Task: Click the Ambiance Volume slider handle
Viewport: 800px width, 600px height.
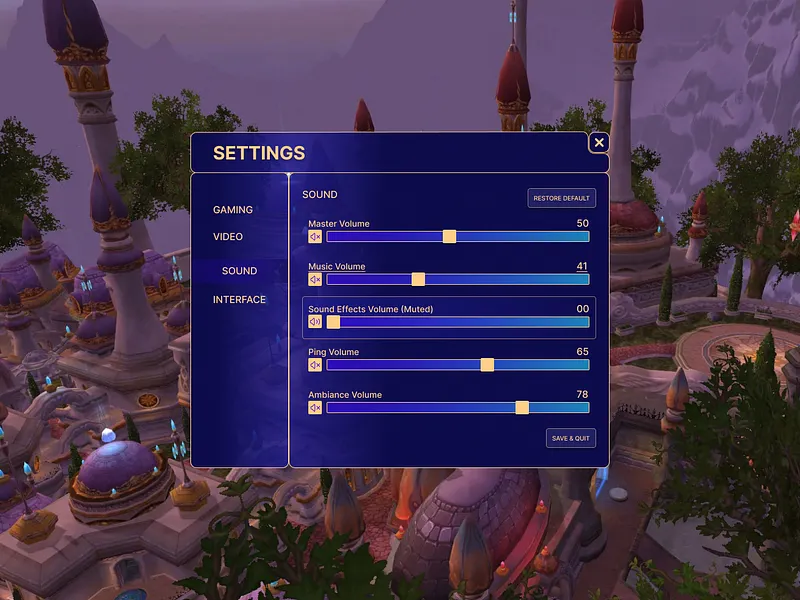Action: (522, 408)
